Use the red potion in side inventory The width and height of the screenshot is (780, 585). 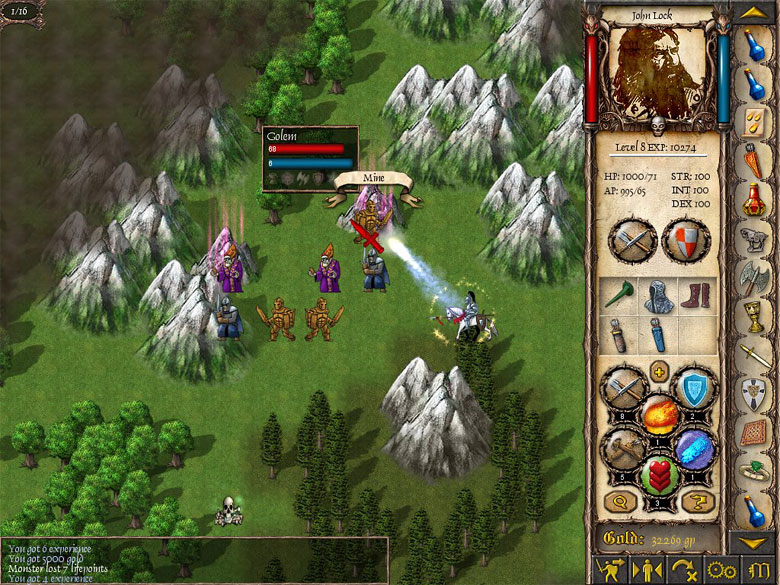pyautogui.click(x=755, y=196)
